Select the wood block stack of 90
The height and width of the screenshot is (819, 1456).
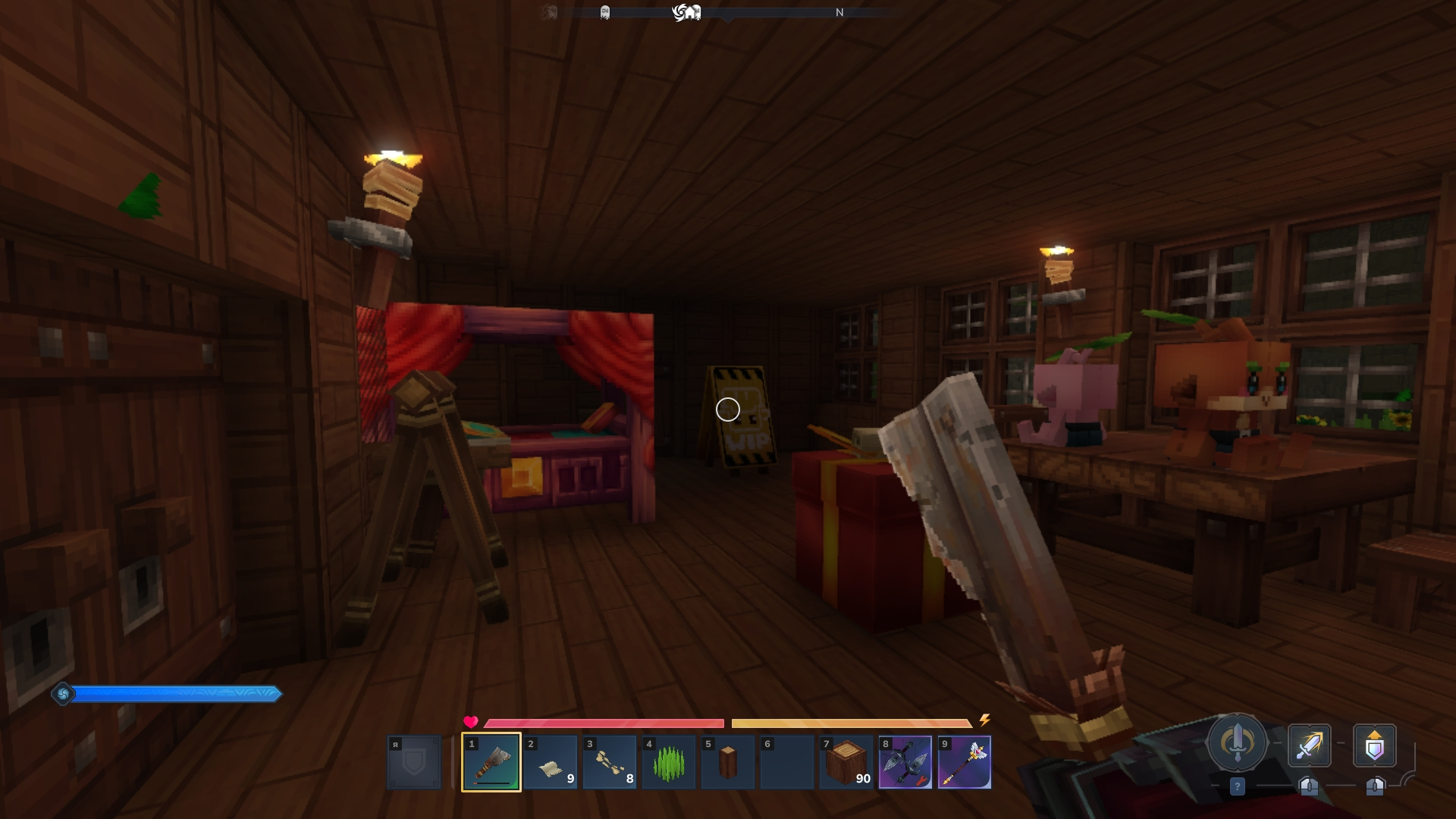pos(846,762)
